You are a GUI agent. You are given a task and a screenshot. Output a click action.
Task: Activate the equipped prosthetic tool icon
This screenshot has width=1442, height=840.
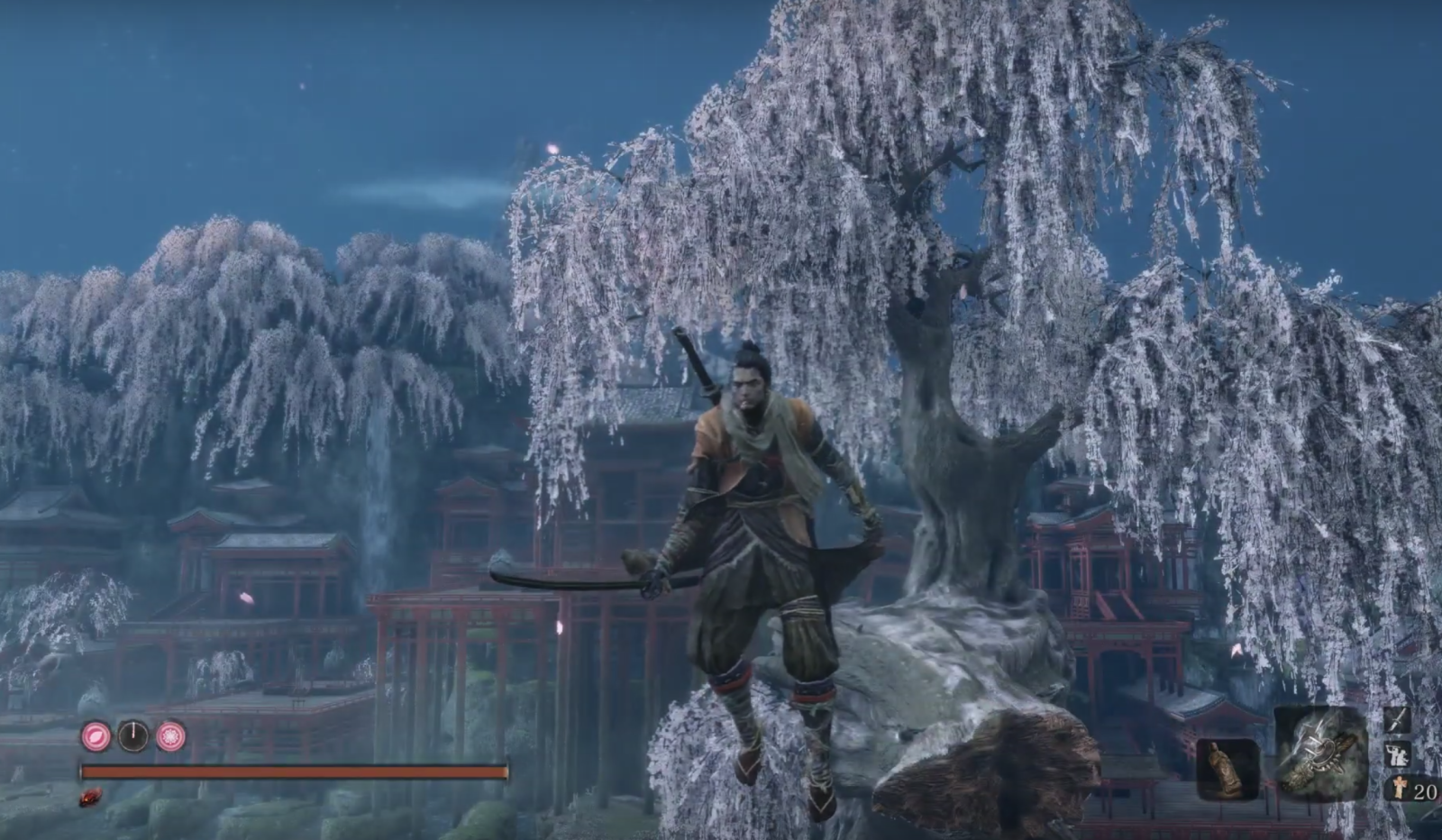pyautogui.click(x=1321, y=753)
